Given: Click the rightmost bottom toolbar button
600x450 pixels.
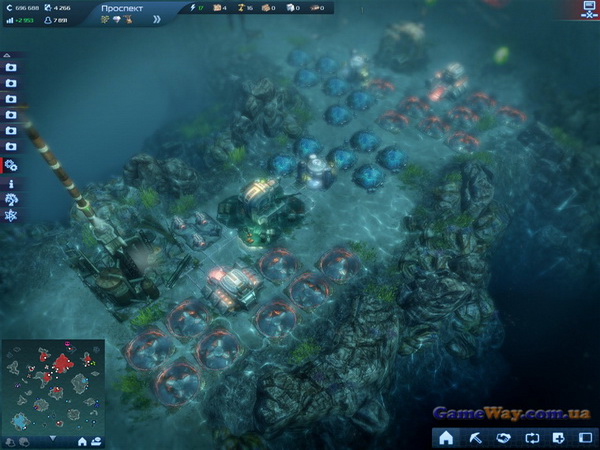Looking at the screenshot, I should (585, 437).
